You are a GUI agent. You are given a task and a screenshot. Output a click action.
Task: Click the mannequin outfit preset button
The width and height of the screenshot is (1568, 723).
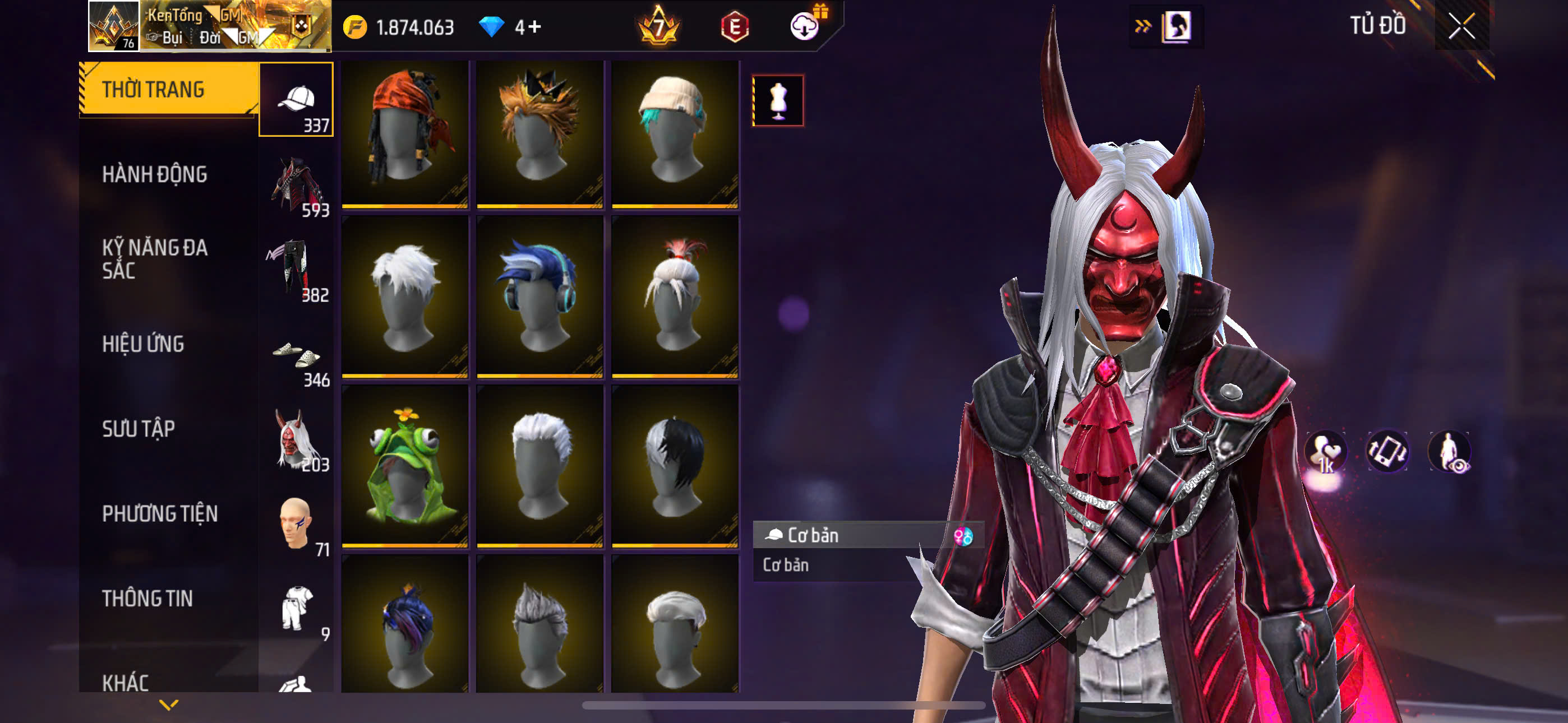[778, 100]
